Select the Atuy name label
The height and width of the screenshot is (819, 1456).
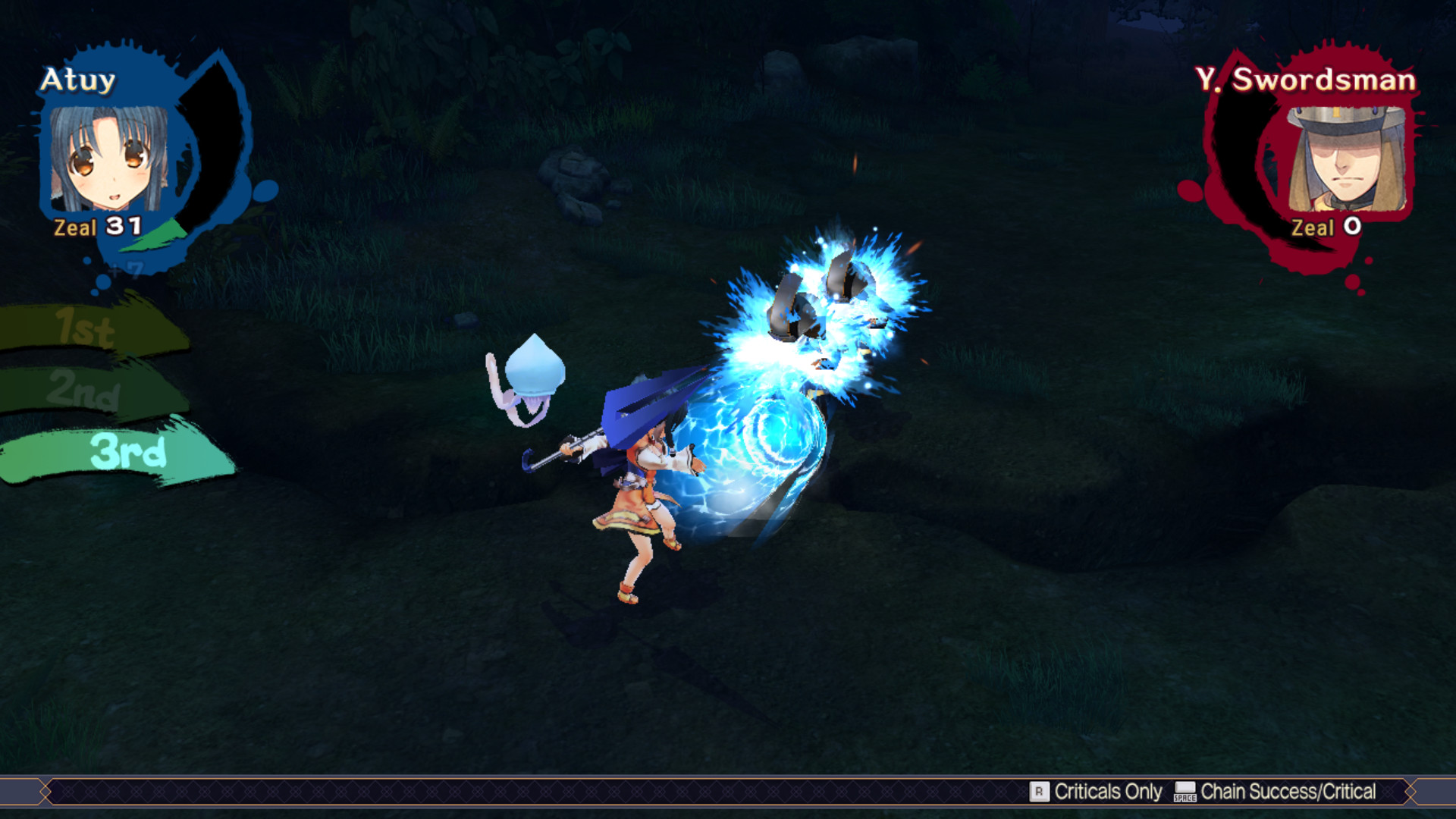click(80, 80)
